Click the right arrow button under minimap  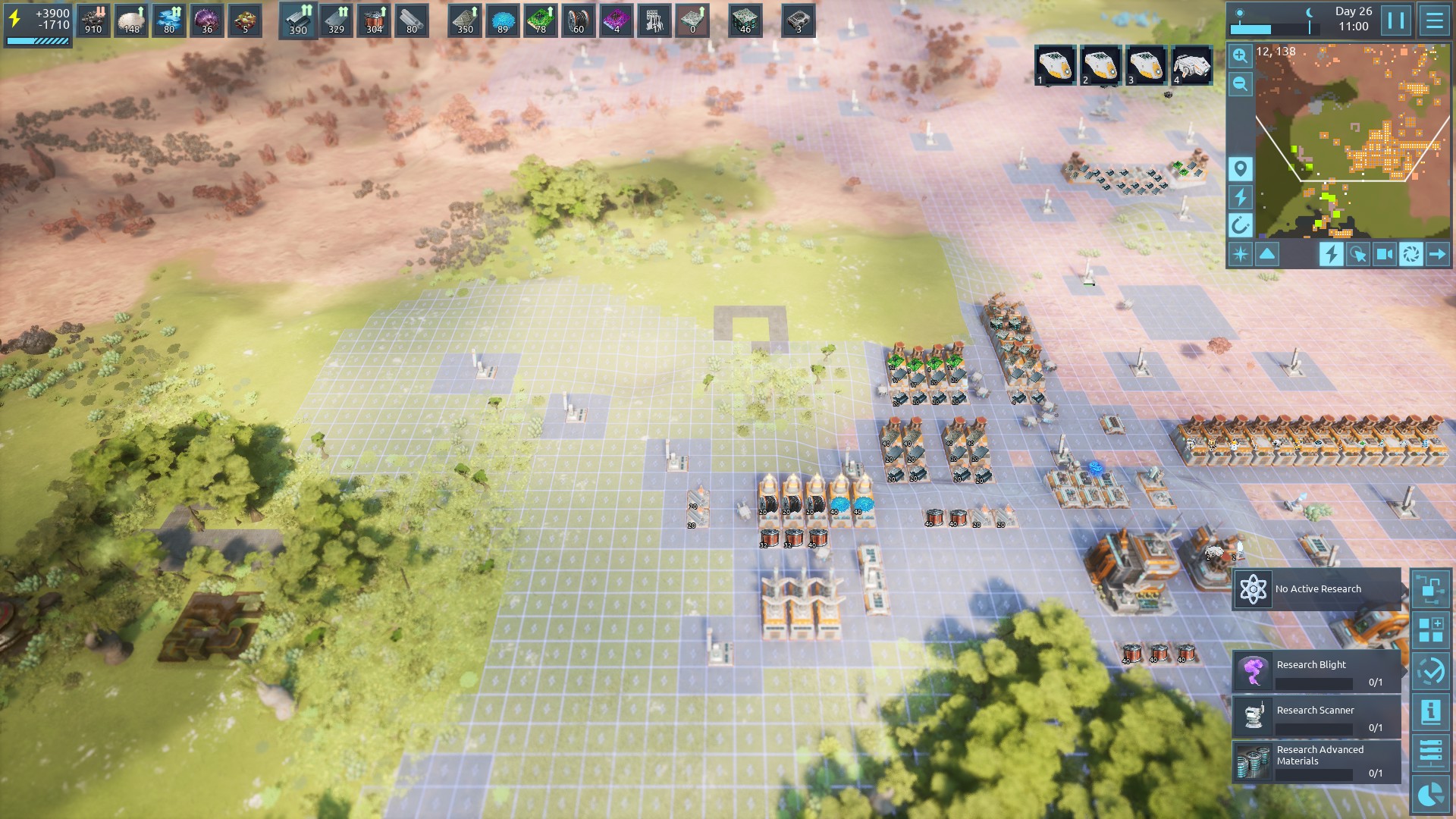click(x=1437, y=254)
